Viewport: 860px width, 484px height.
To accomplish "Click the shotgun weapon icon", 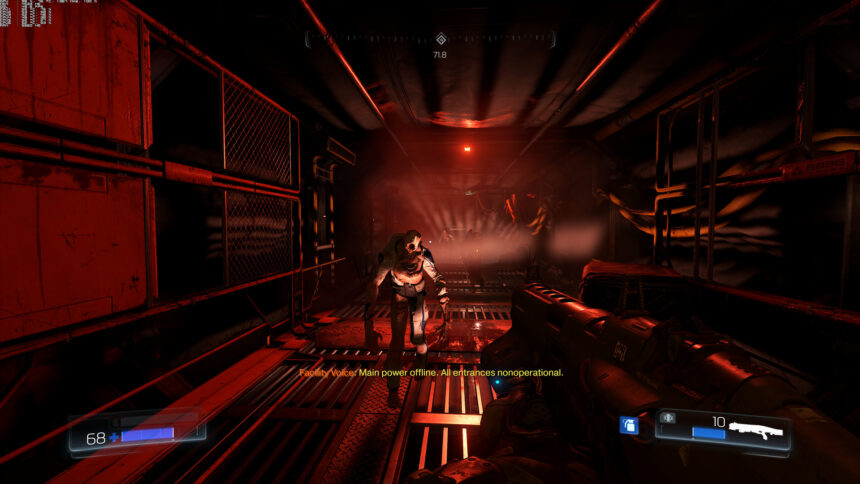I will coord(756,429).
